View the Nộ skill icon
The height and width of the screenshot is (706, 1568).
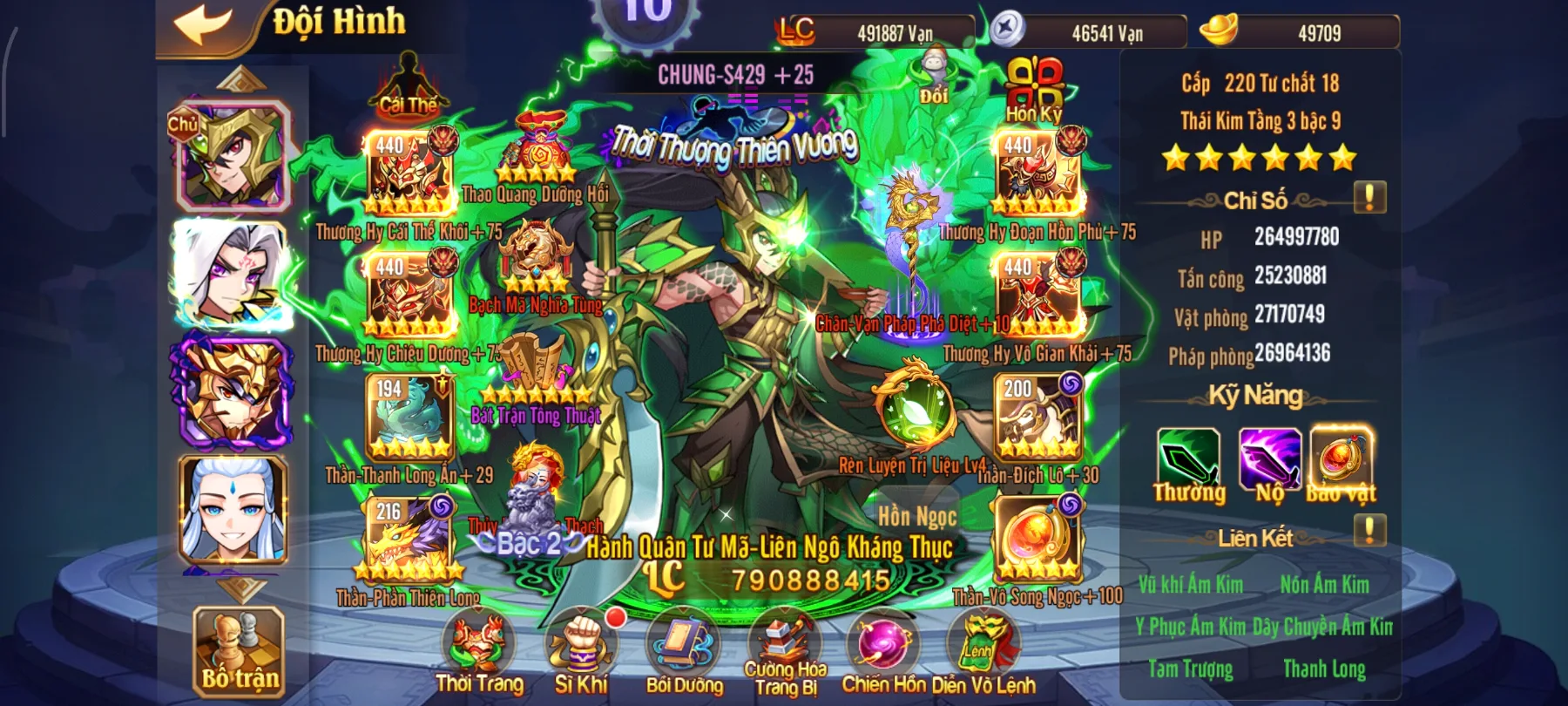1269,458
